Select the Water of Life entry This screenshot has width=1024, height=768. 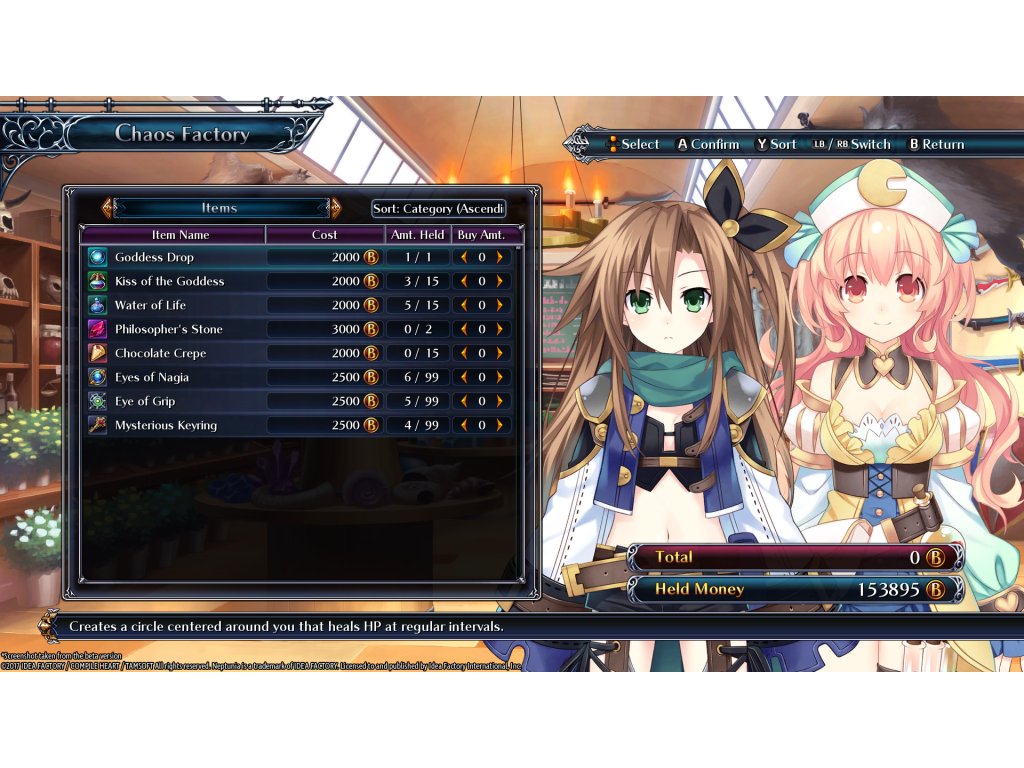150,305
